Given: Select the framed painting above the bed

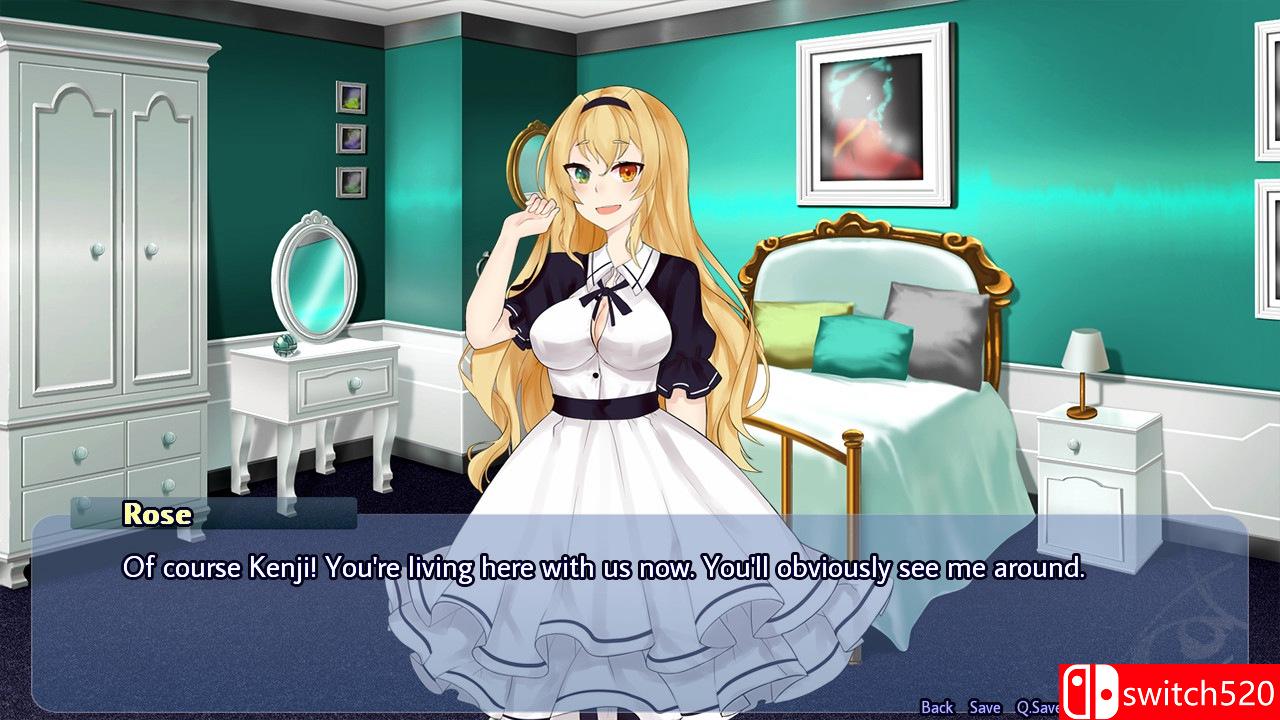Looking at the screenshot, I should pyautogui.click(x=872, y=108).
